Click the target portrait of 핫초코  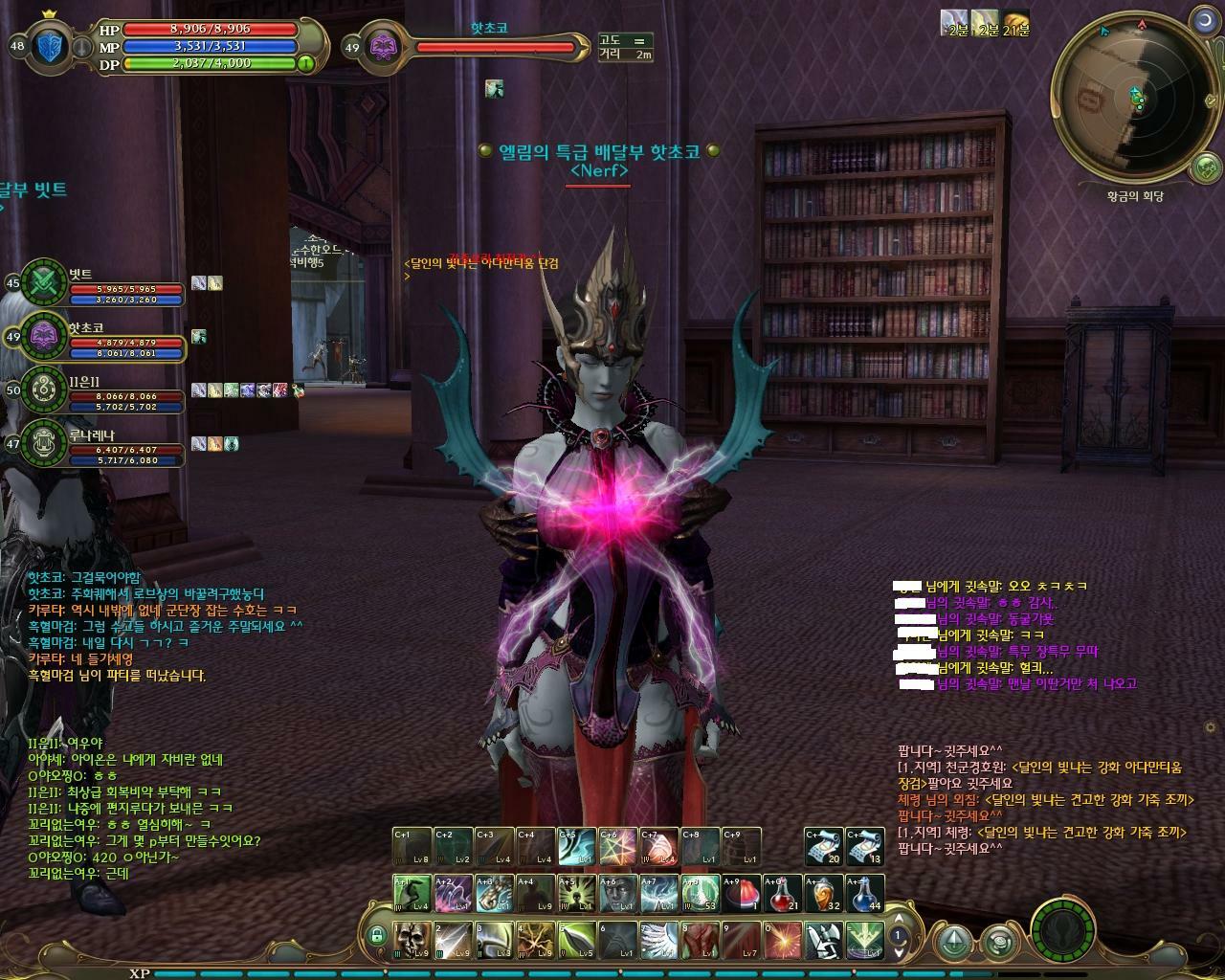pyautogui.click(x=382, y=47)
